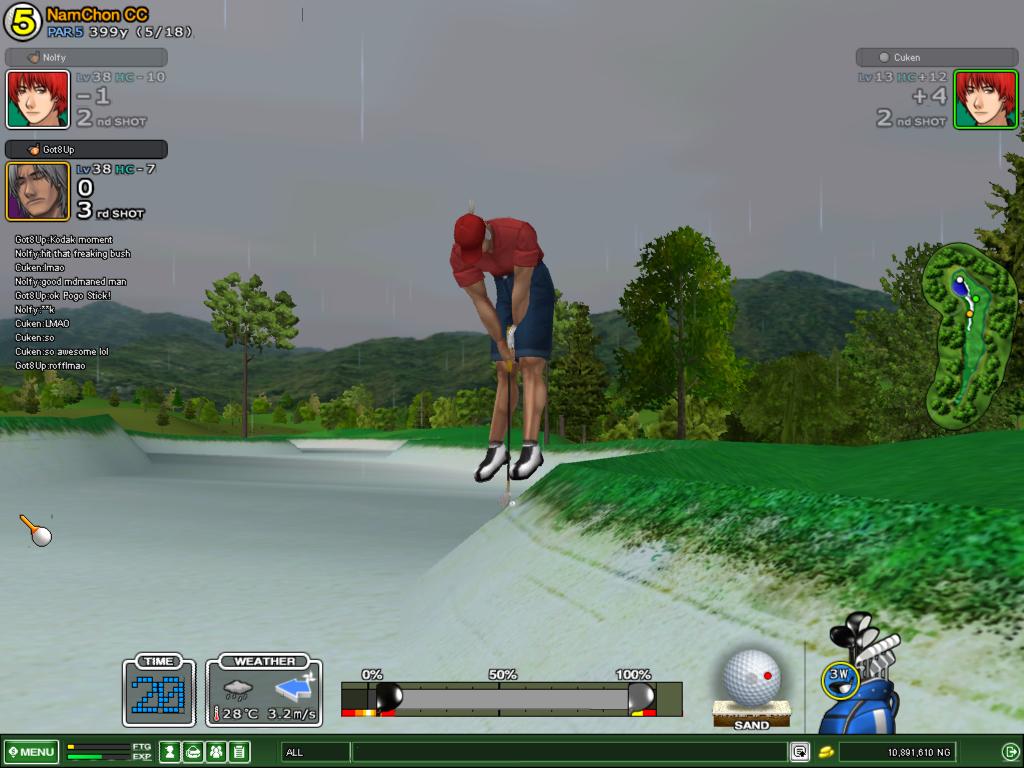Click the swing power gauge bar
1024x768 pixels.
(510, 697)
